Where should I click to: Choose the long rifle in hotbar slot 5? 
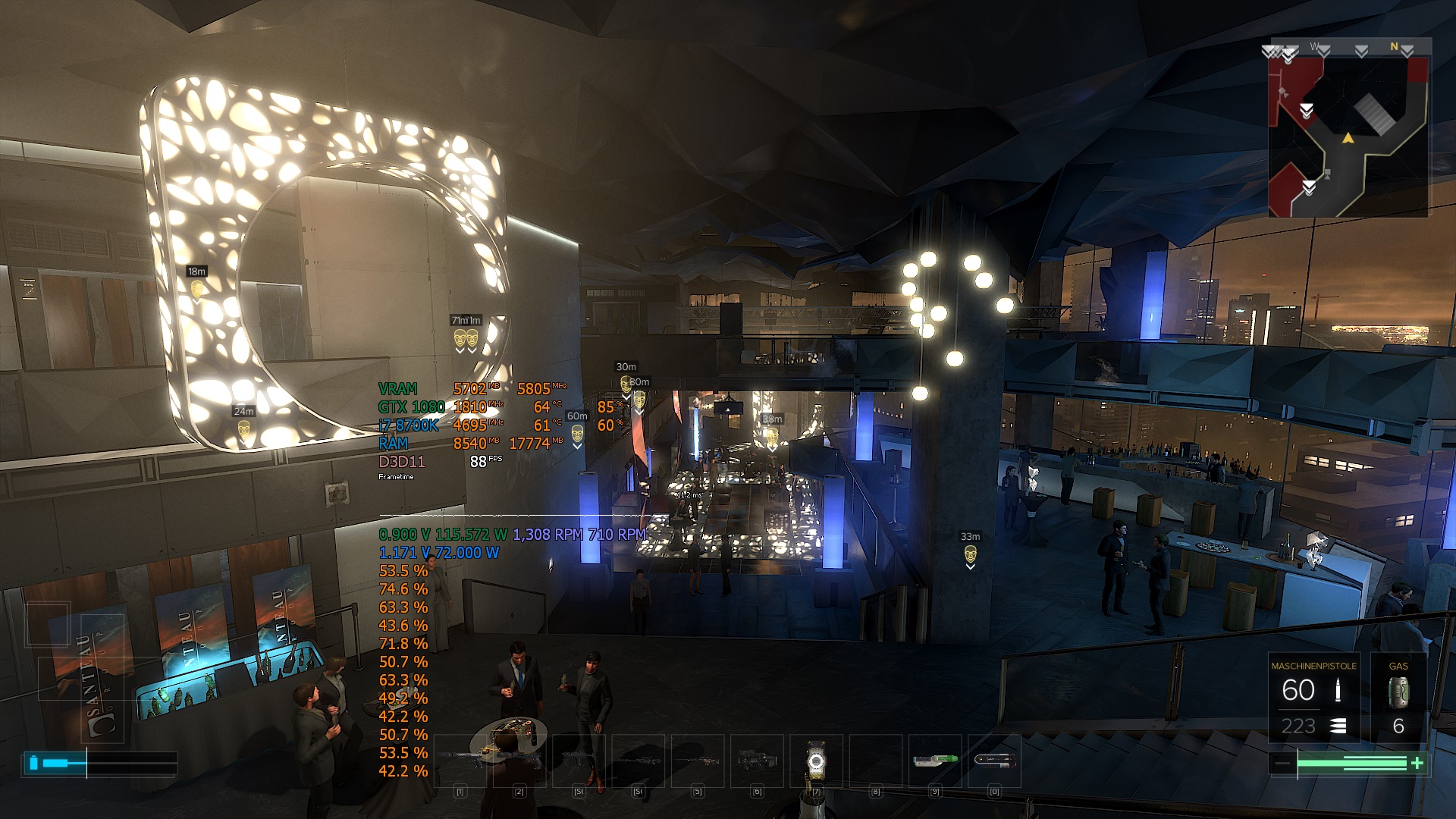(x=697, y=759)
